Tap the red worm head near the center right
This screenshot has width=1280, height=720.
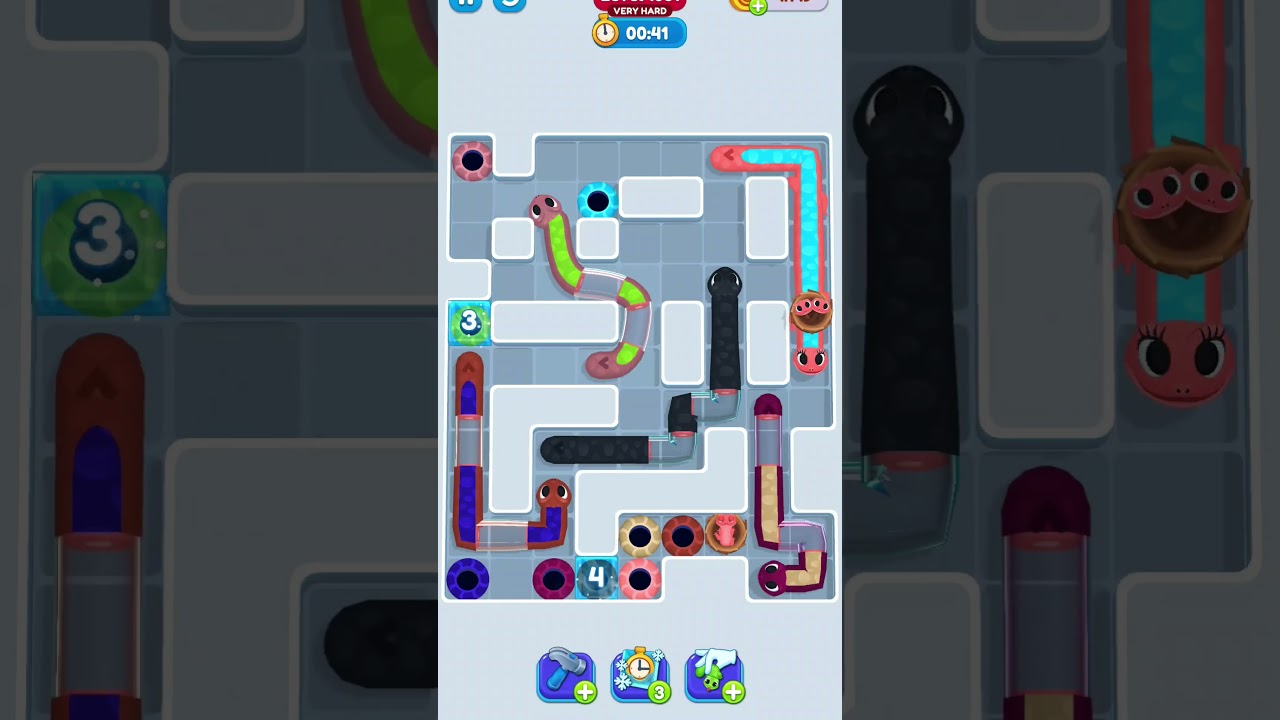812,360
